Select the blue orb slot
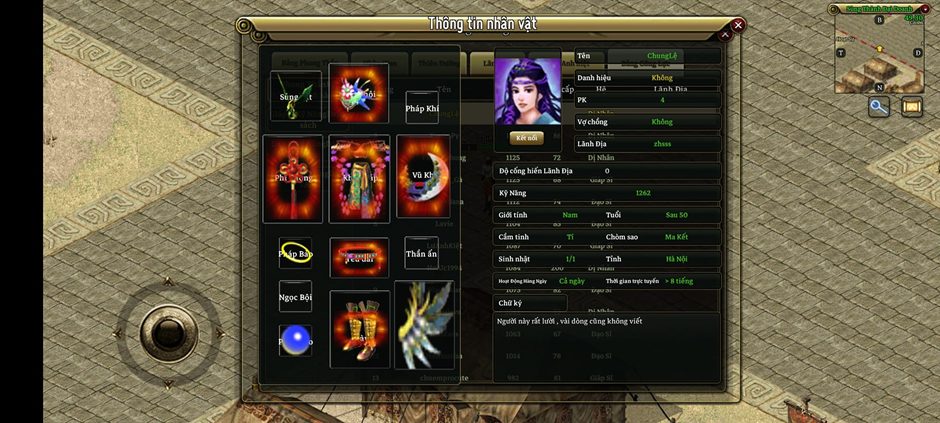This screenshot has height=423, width=940. pyautogui.click(x=295, y=340)
